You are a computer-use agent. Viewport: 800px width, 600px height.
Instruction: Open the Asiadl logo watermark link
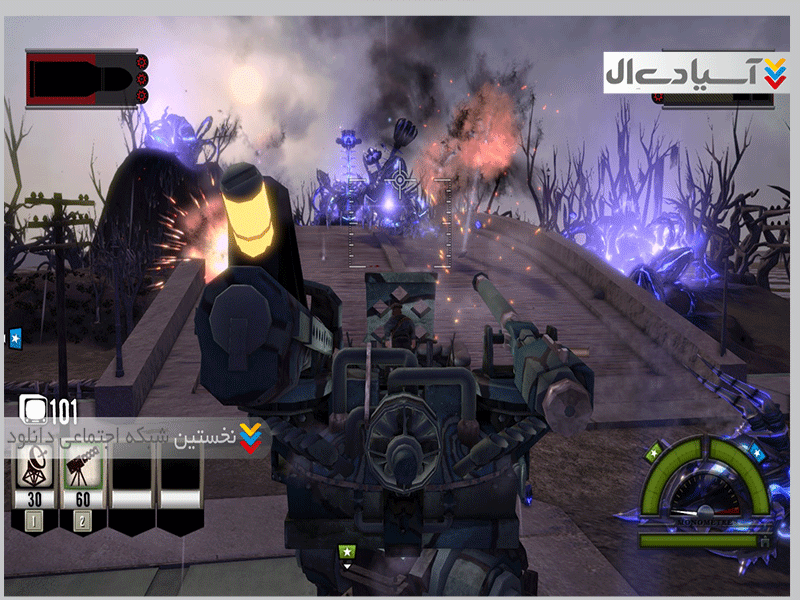pos(697,72)
